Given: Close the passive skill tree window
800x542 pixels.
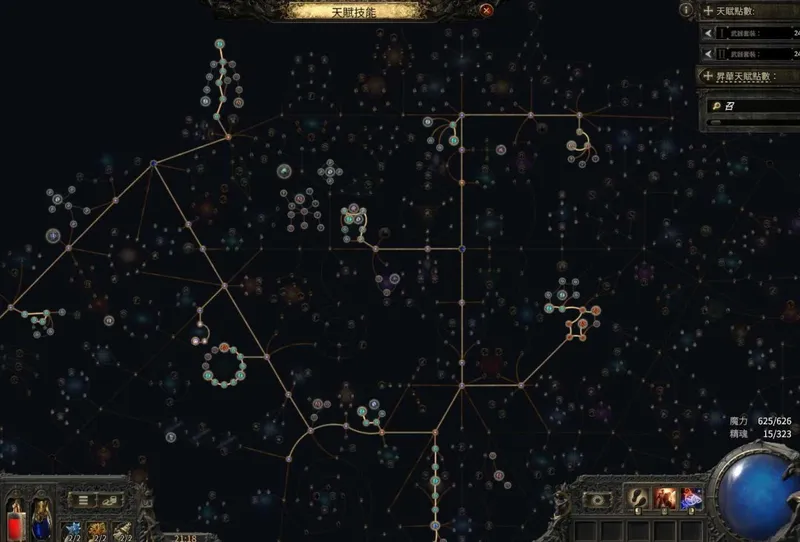Looking at the screenshot, I should click(x=486, y=11).
